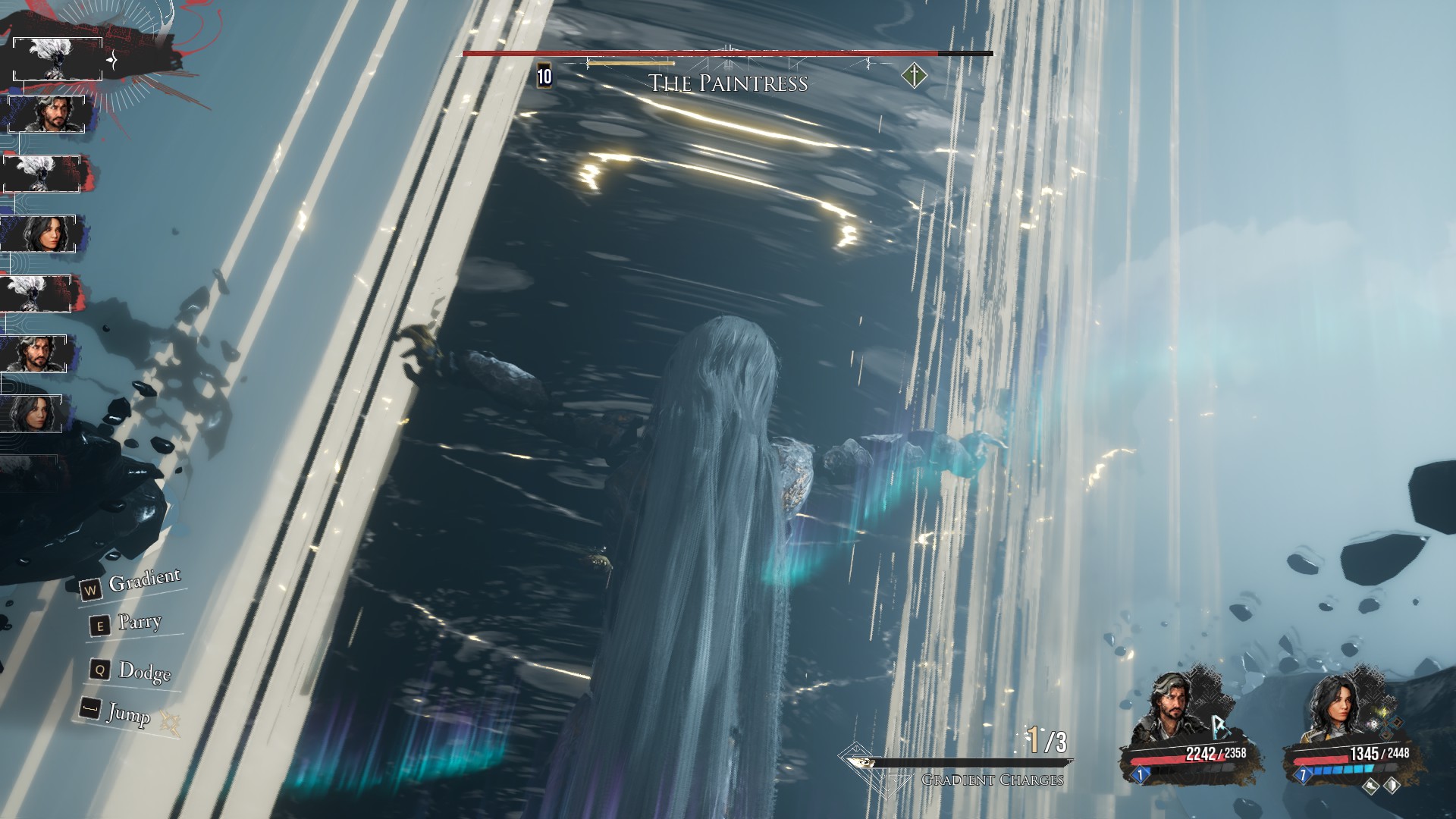Choose the Gradient action label
This screenshot has width=1456, height=819.
coord(145,581)
